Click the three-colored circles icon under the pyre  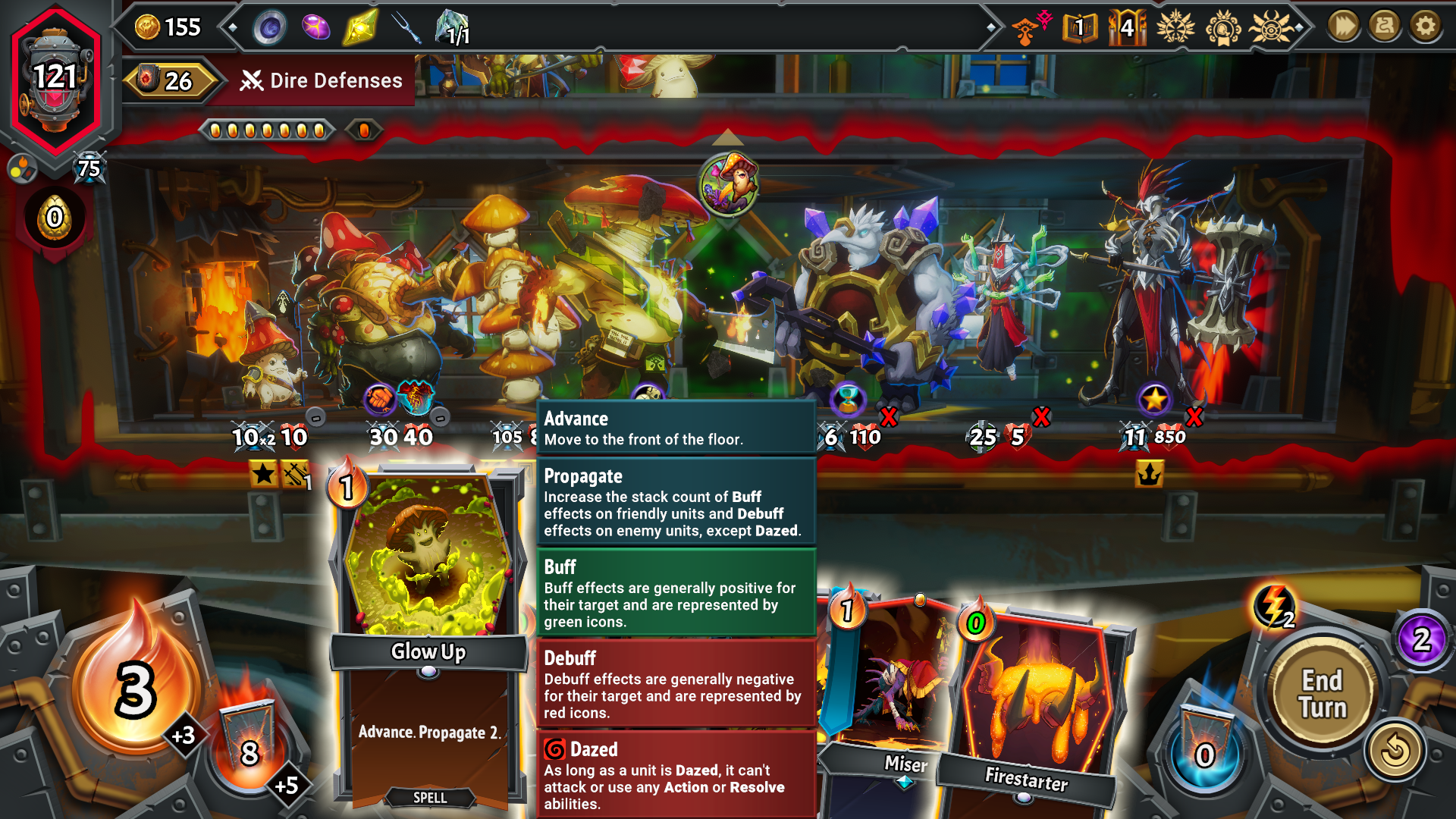[22, 168]
